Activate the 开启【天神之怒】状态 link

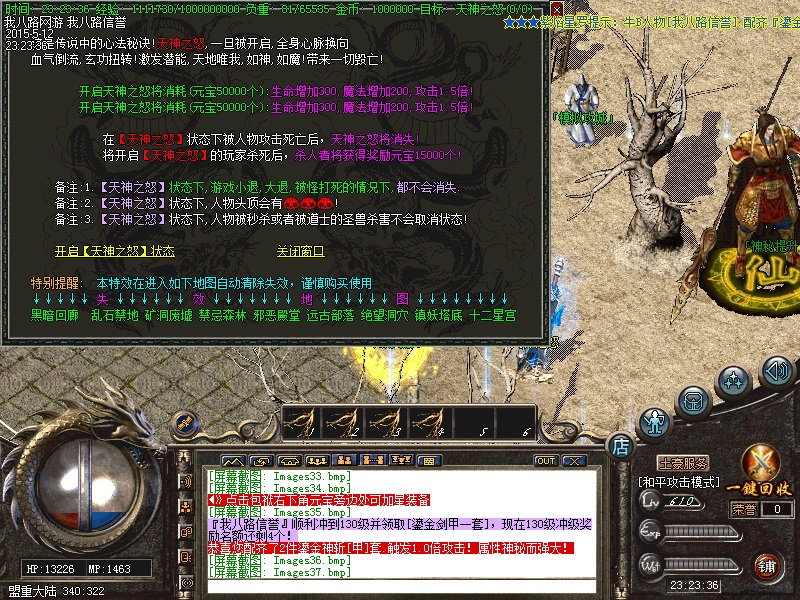click(x=114, y=251)
